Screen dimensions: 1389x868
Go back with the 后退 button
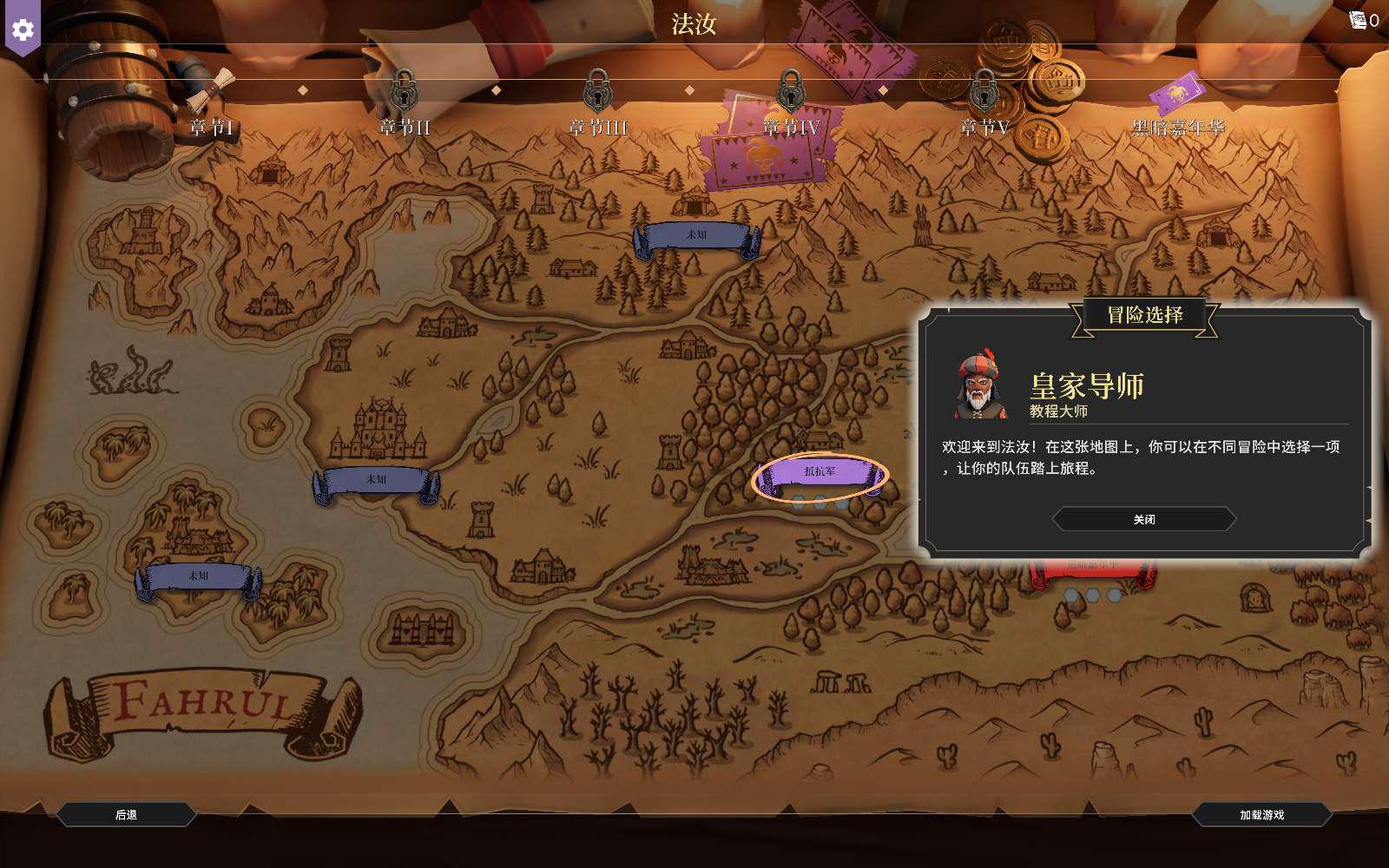[126, 814]
